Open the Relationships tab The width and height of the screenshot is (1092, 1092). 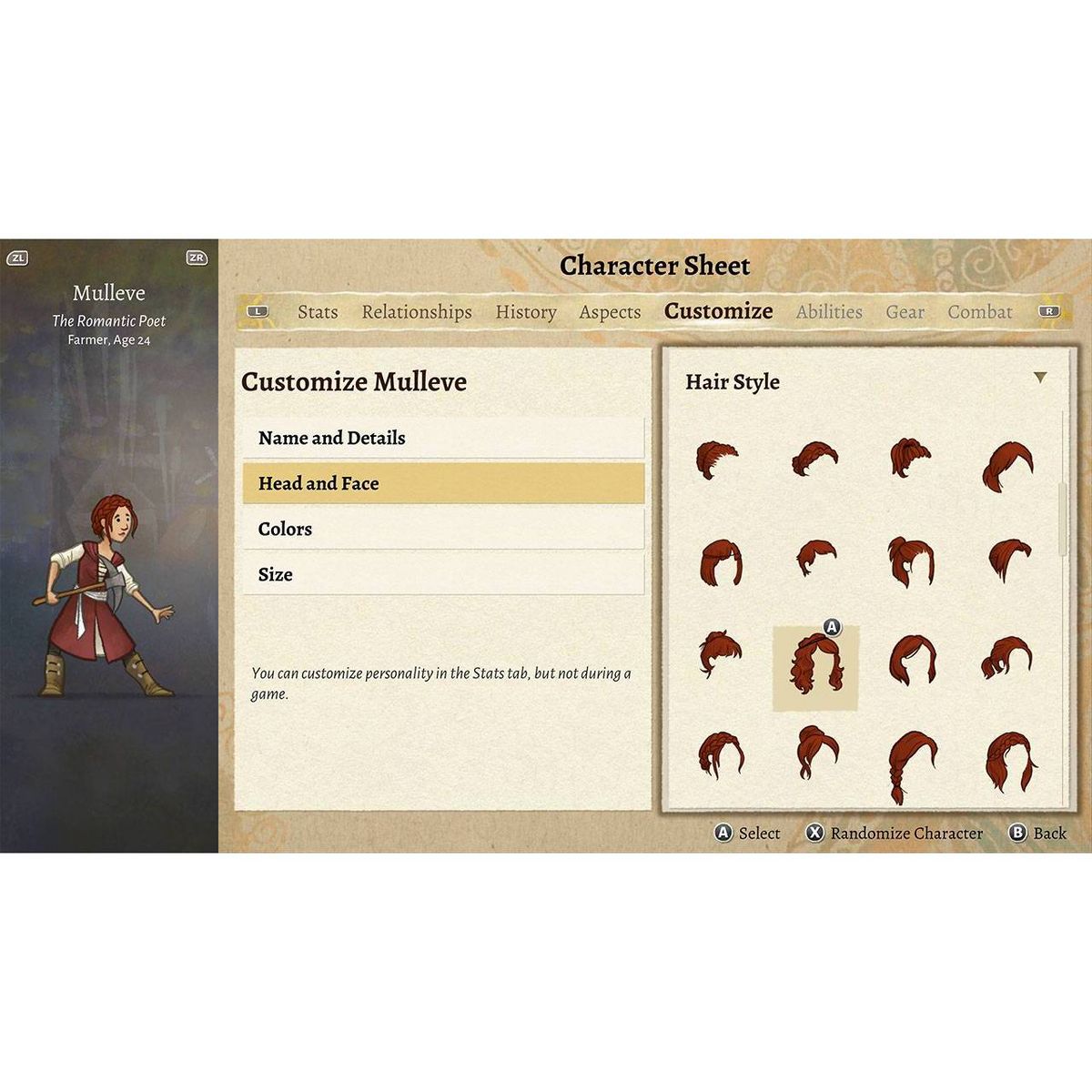(x=417, y=311)
